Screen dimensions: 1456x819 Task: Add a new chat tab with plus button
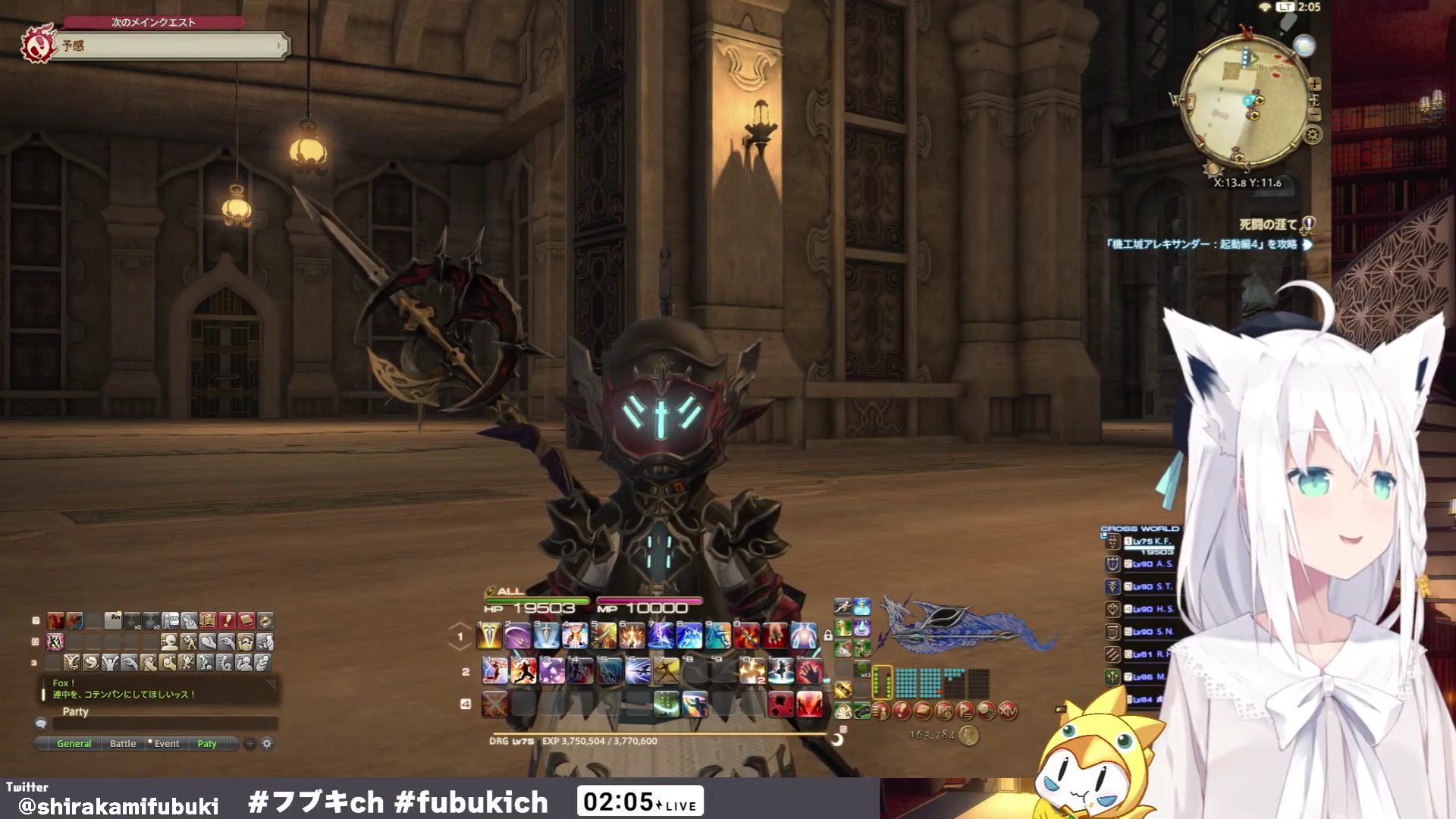[x=249, y=744]
